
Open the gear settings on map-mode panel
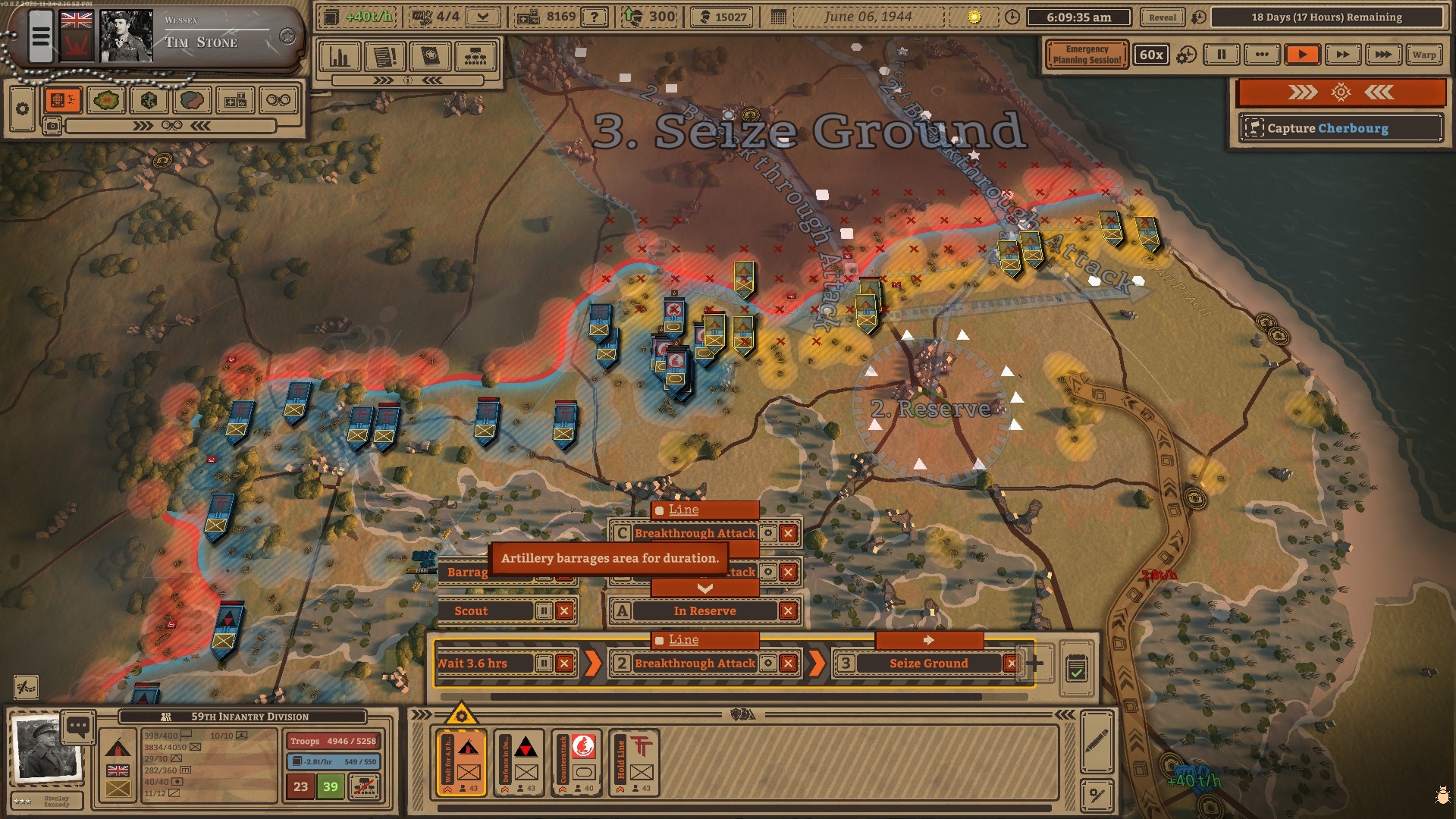click(x=22, y=109)
